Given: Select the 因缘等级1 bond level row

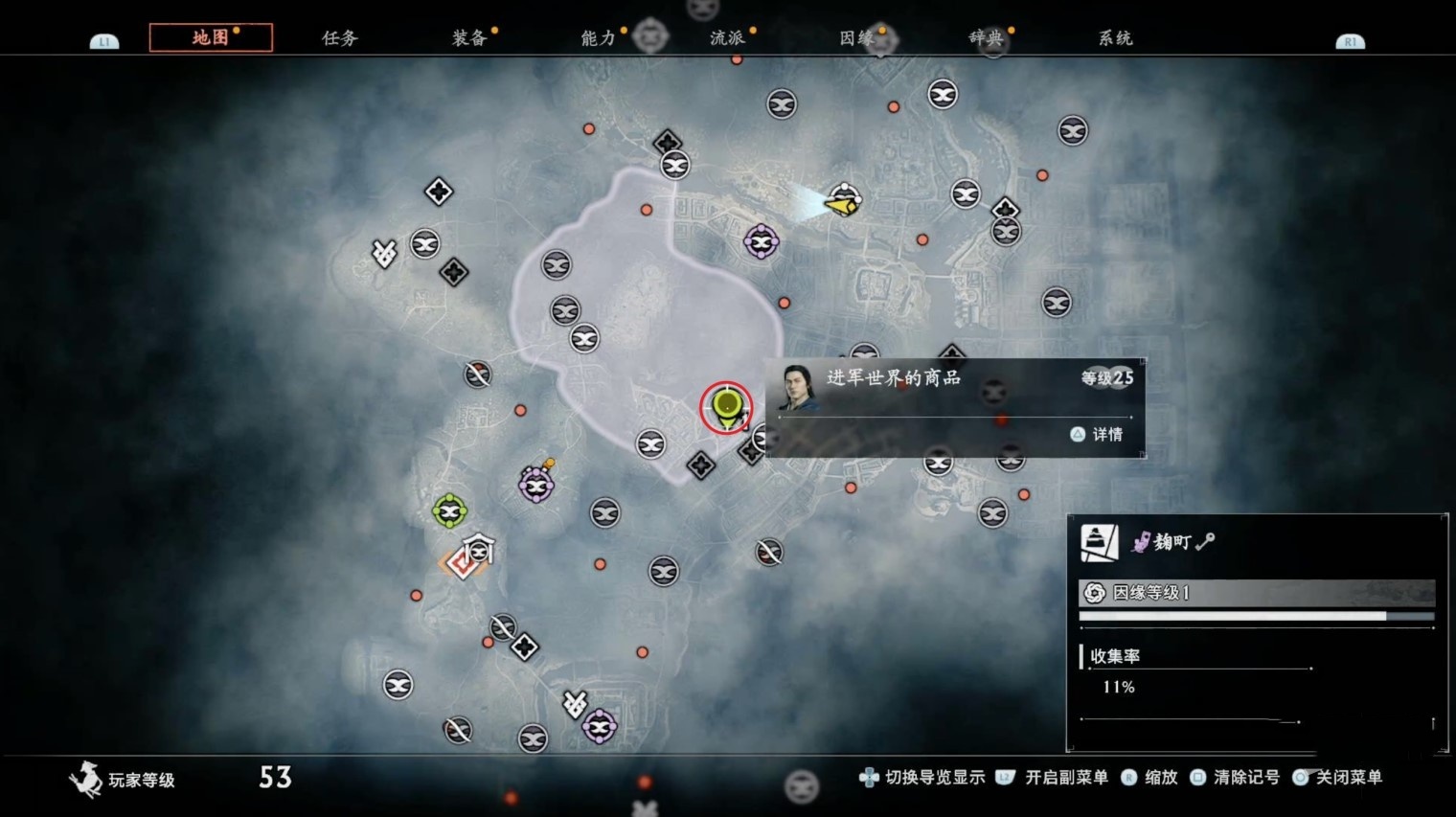Looking at the screenshot, I should [x=1256, y=593].
